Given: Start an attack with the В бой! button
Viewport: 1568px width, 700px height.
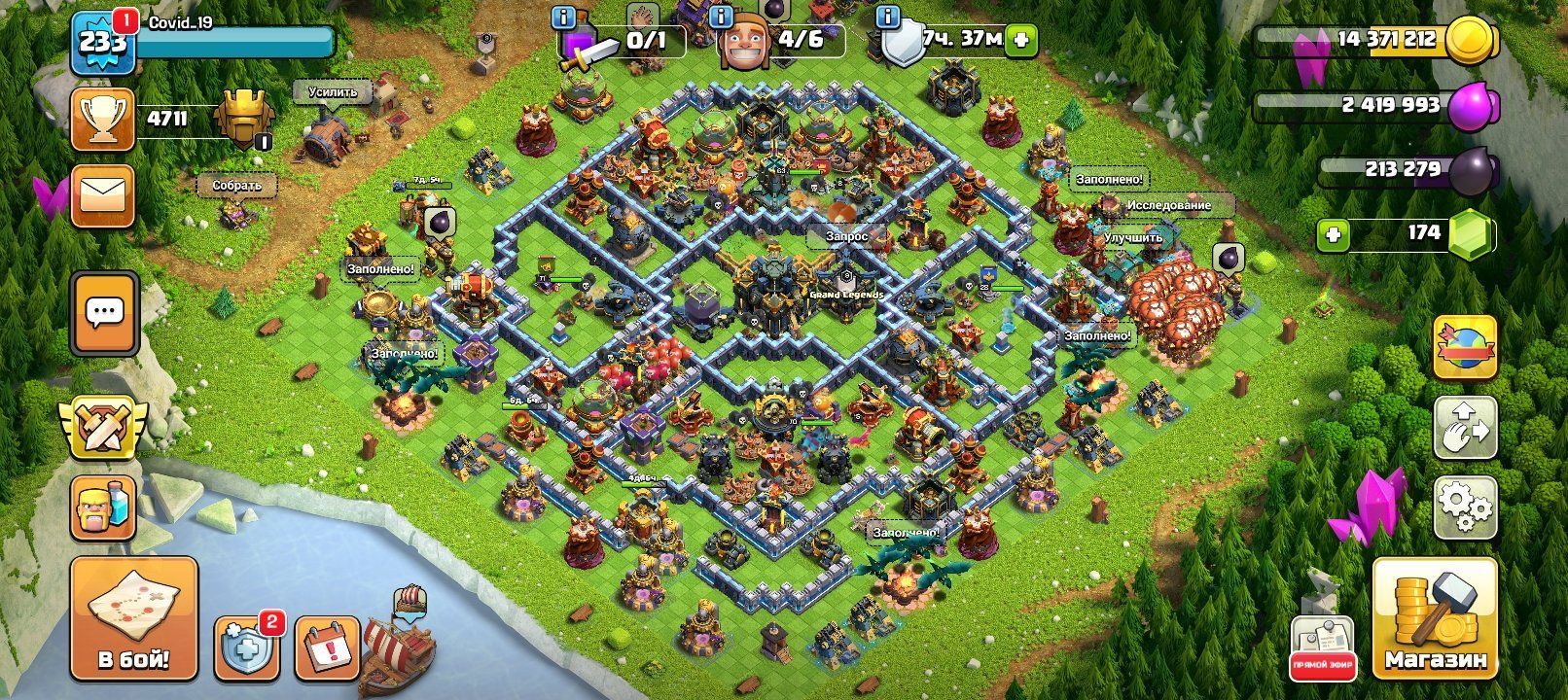Looking at the screenshot, I should tap(133, 617).
